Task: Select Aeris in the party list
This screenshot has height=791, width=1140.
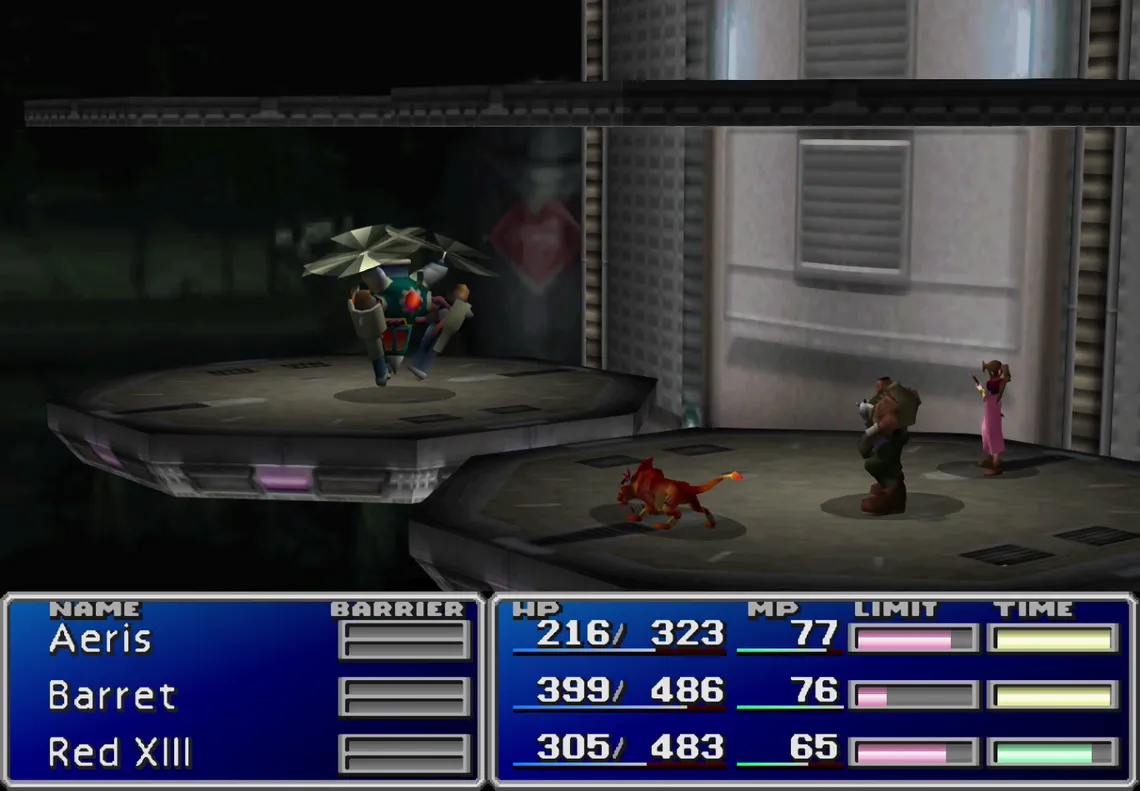Action: pos(100,640)
